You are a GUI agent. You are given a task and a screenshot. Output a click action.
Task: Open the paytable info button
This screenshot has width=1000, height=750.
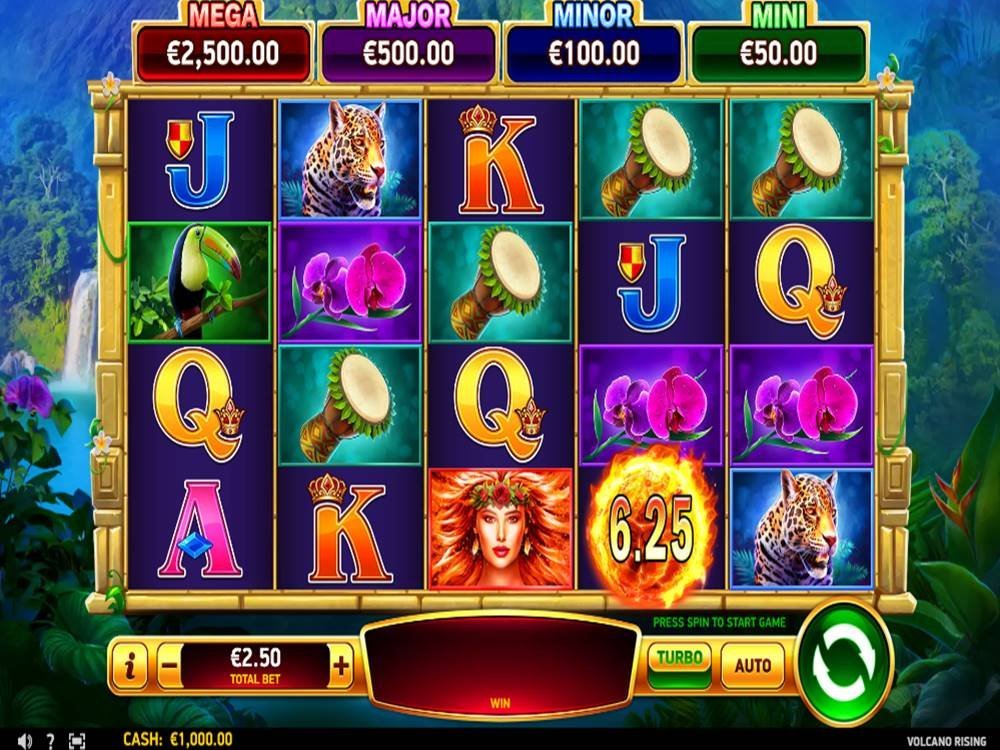(x=130, y=665)
